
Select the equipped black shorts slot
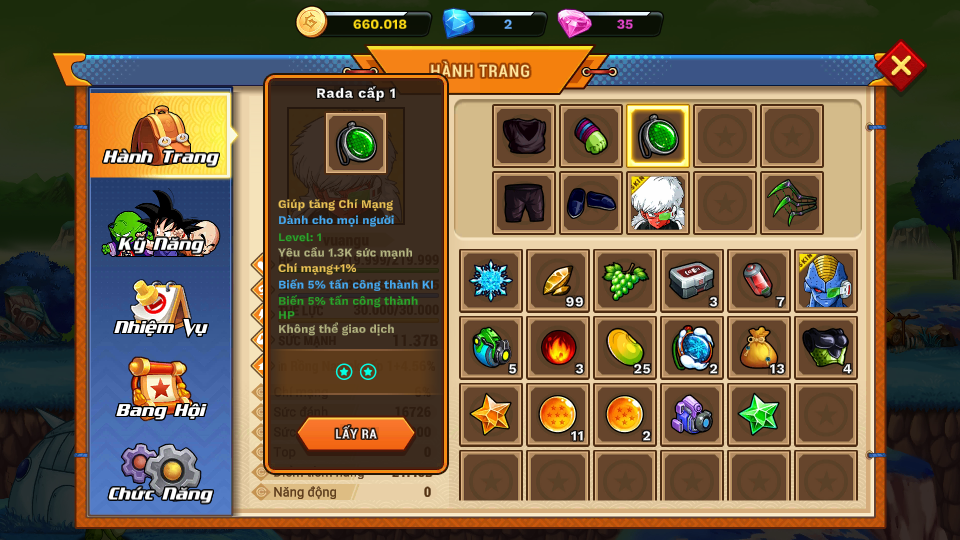click(524, 203)
